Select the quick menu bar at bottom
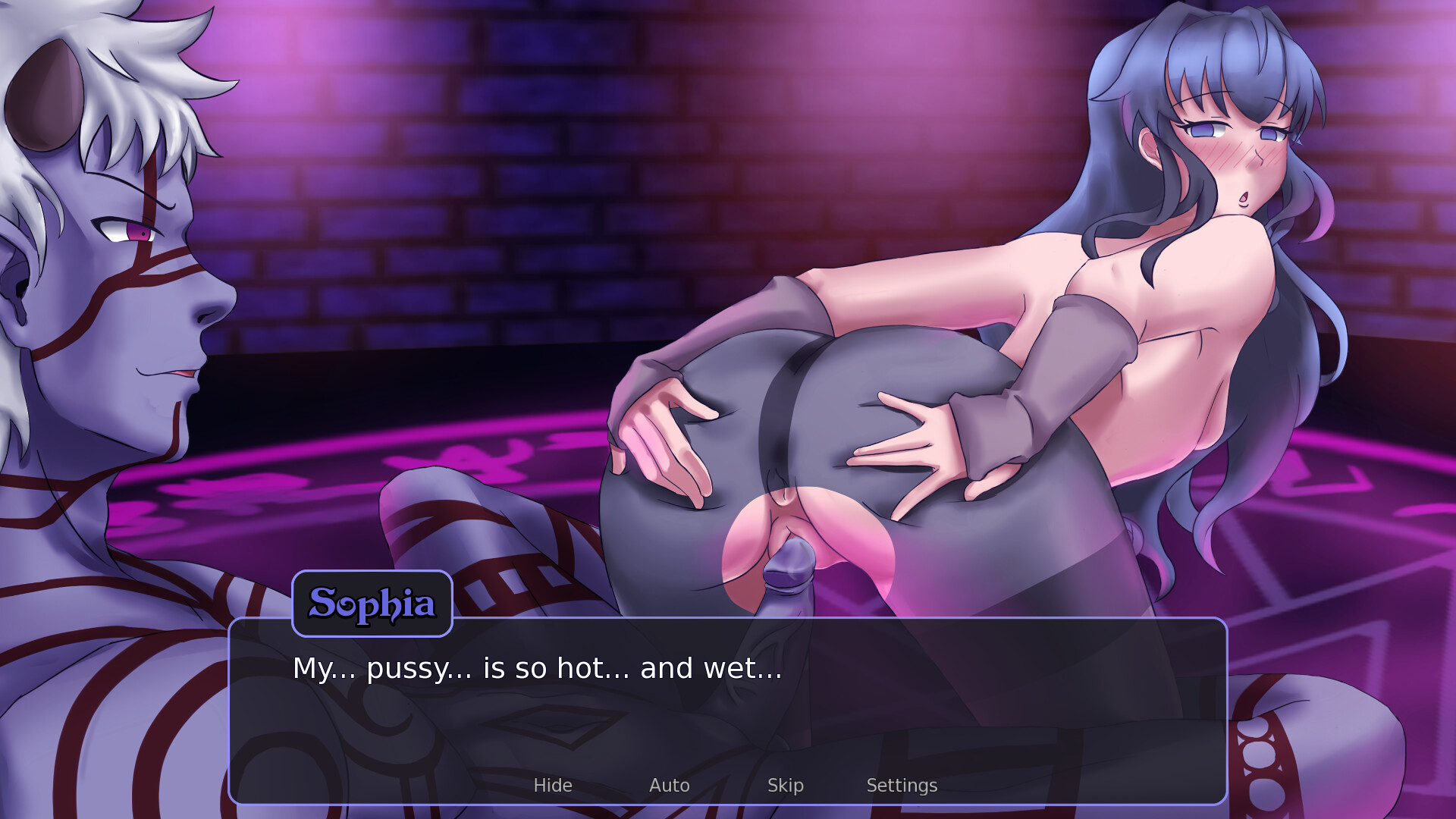The image size is (1456, 819). (728, 785)
